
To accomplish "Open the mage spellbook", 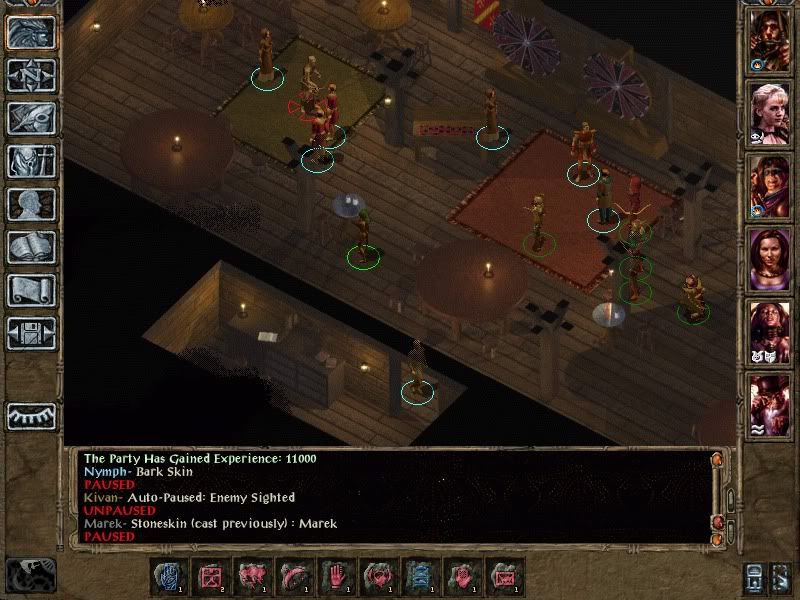I will click(31, 246).
